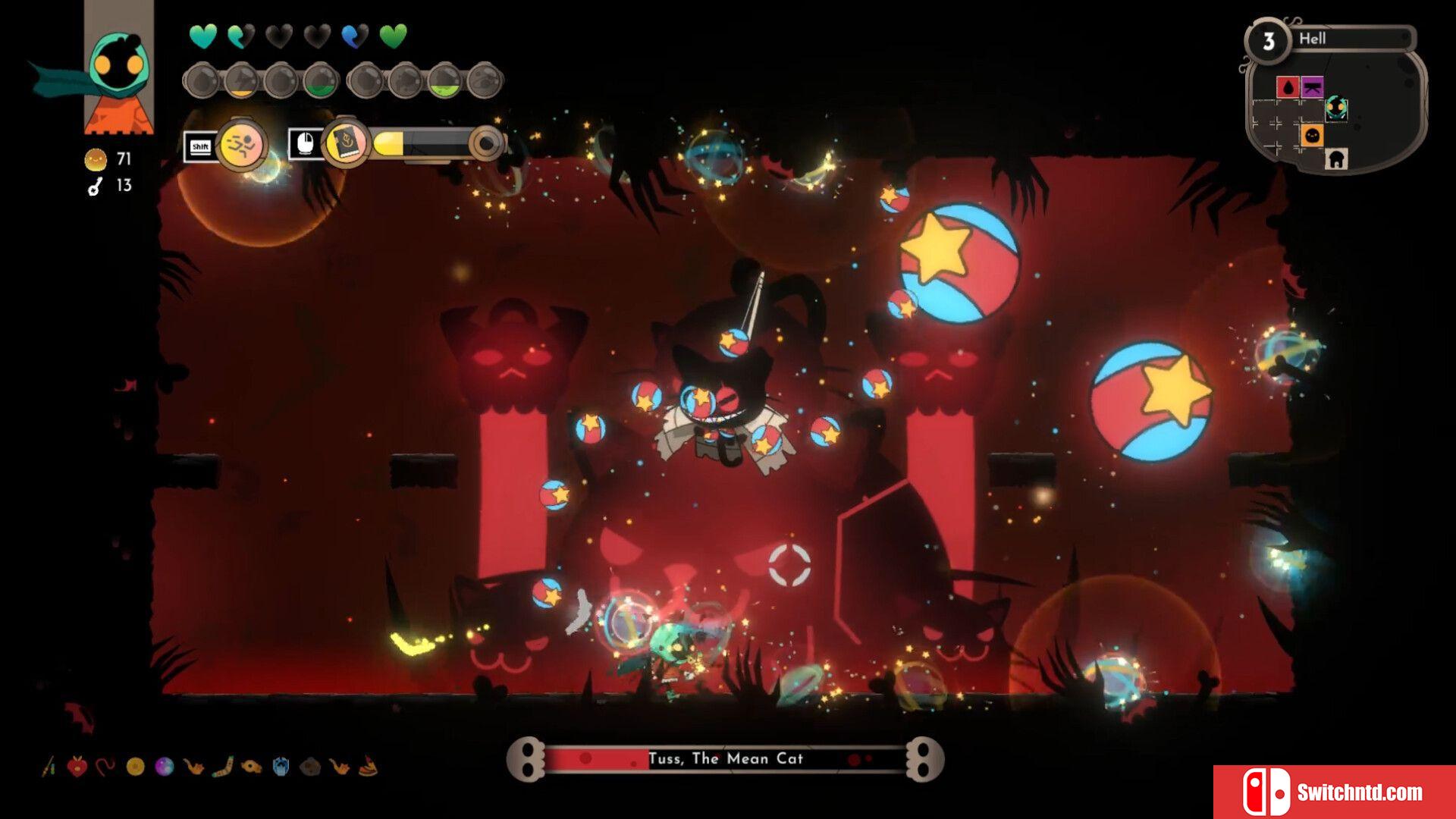1456x819 pixels.
Task: Select the wand item icon
Action: (49, 767)
